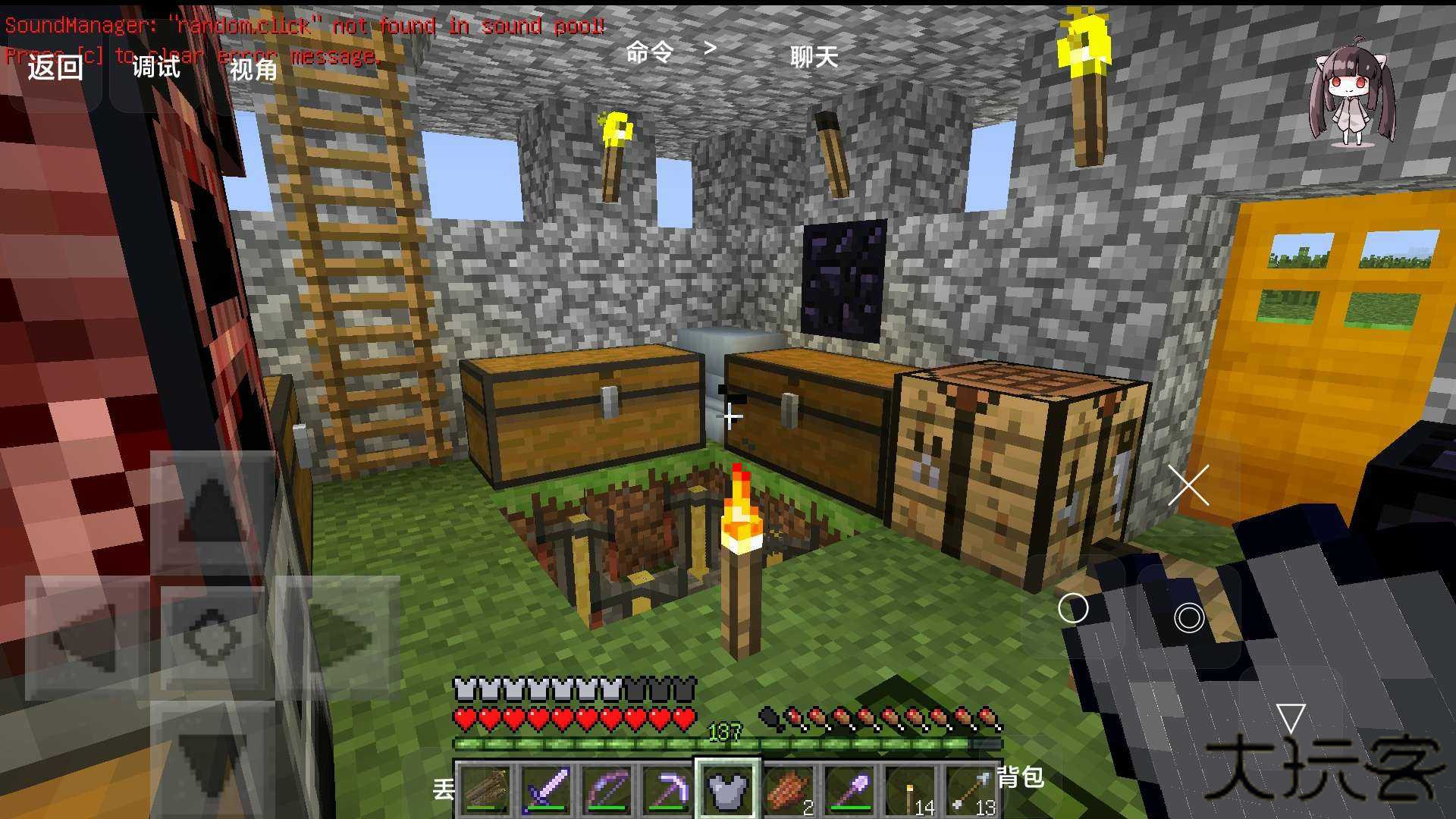Select the torch stack hotbar slot
1456x819 pixels.
[x=912, y=789]
